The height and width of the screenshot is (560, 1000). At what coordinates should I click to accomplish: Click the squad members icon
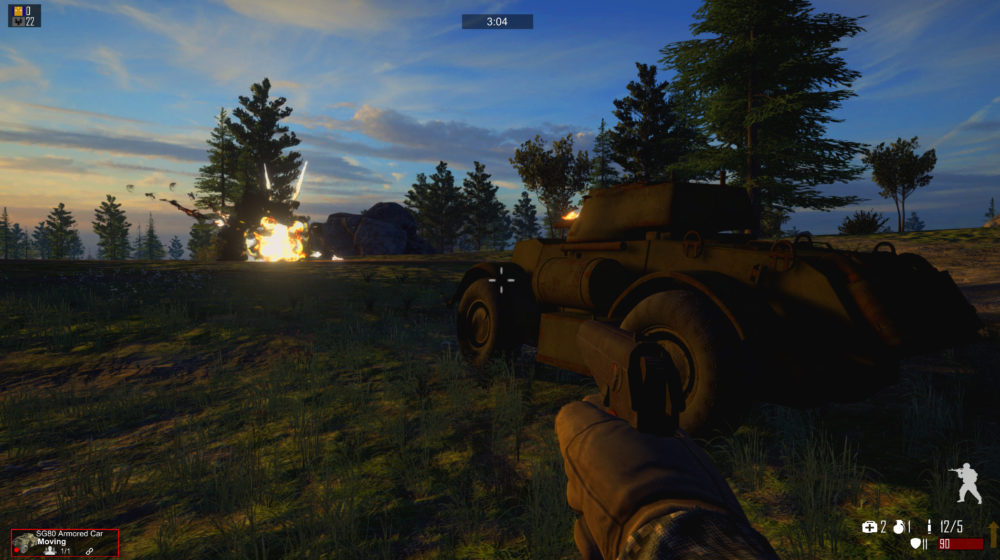click(50, 551)
